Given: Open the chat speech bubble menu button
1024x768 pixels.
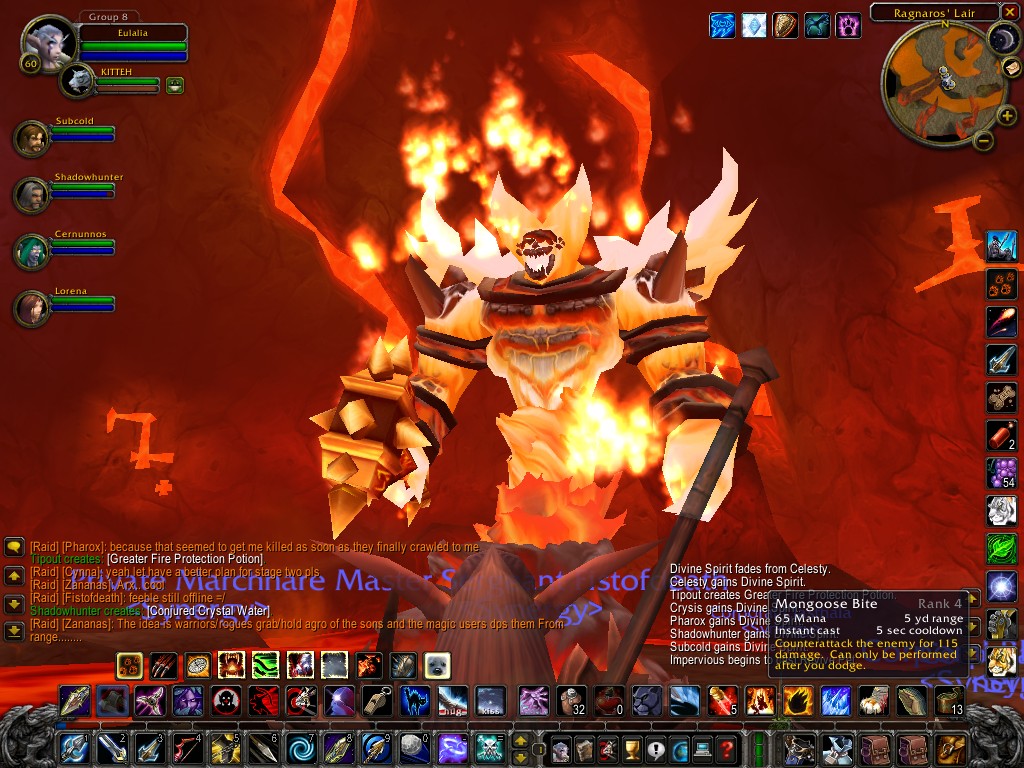Looking at the screenshot, I should click(14, 547).
